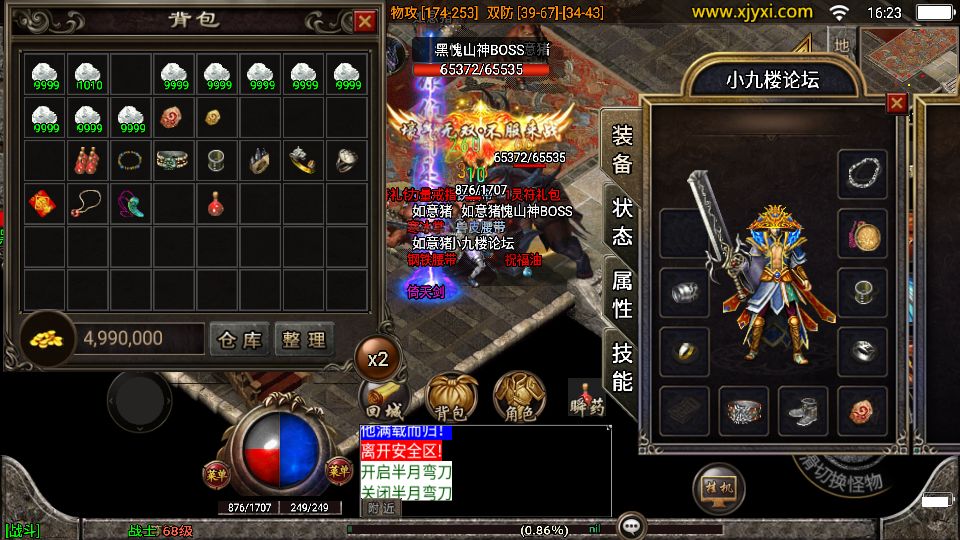Image resolution: width=960 pixels, height=540 pixels.
Task: Toggle the x2 speed button
Action: click(378, 359)
